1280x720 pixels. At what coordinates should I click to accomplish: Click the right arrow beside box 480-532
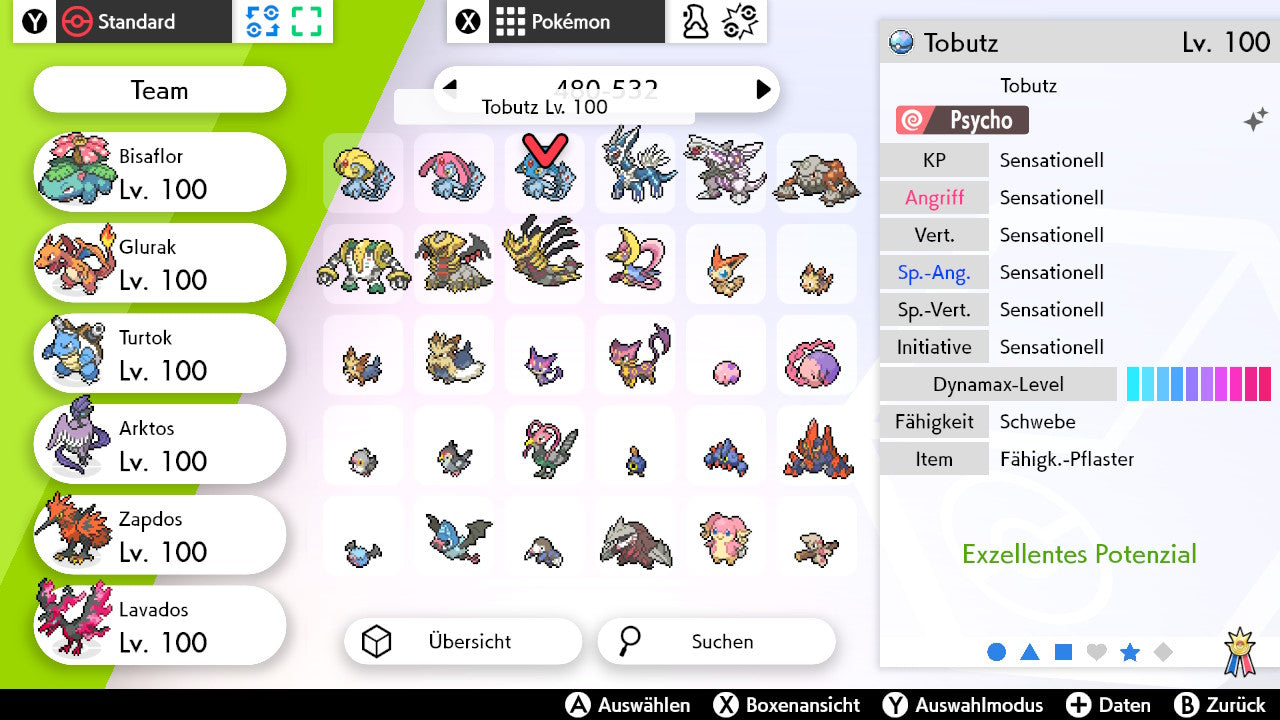point(764,89)
